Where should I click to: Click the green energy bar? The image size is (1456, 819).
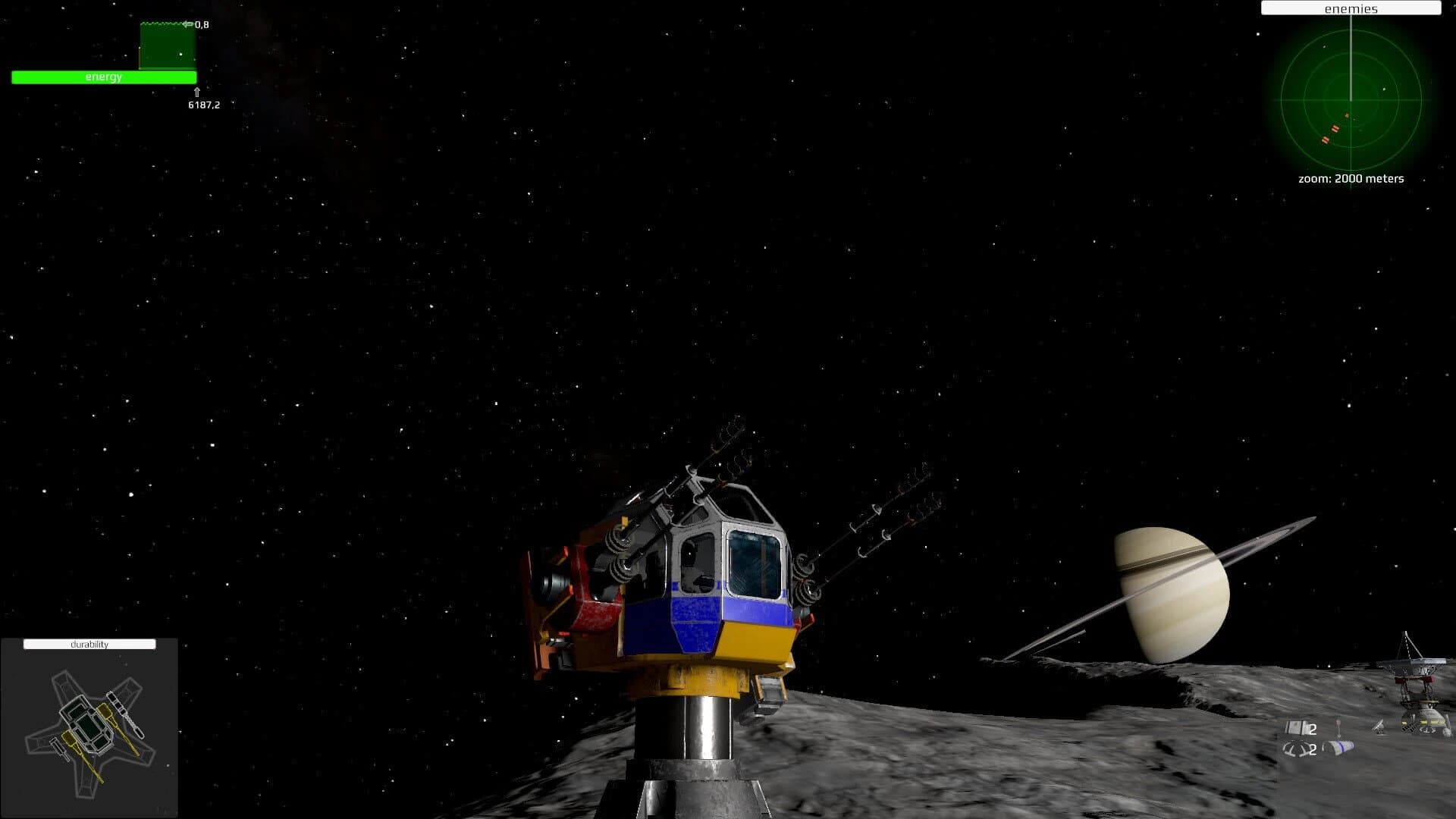[x=102, y=77]
